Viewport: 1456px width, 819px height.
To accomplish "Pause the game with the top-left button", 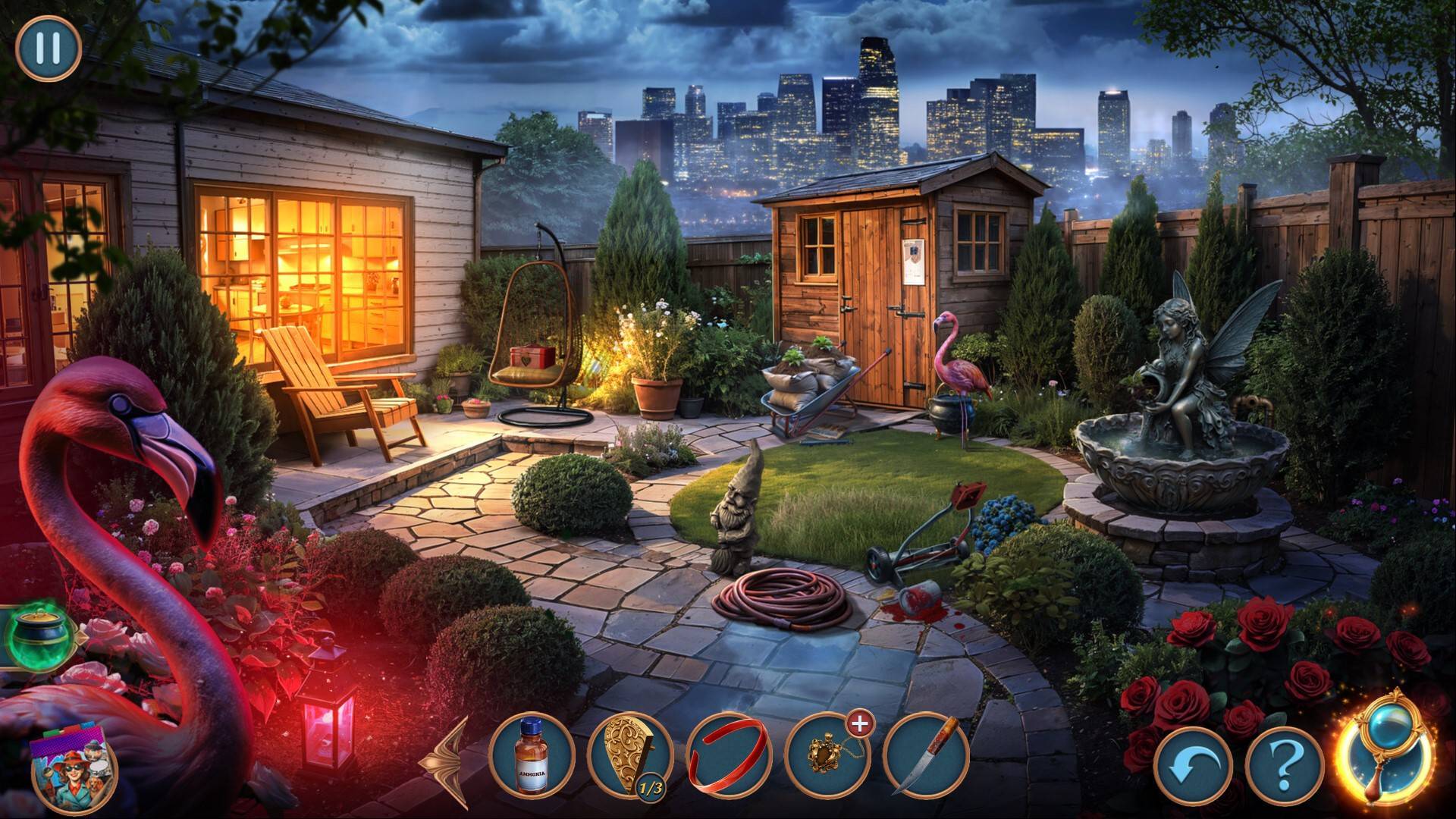I will (49, 48).
